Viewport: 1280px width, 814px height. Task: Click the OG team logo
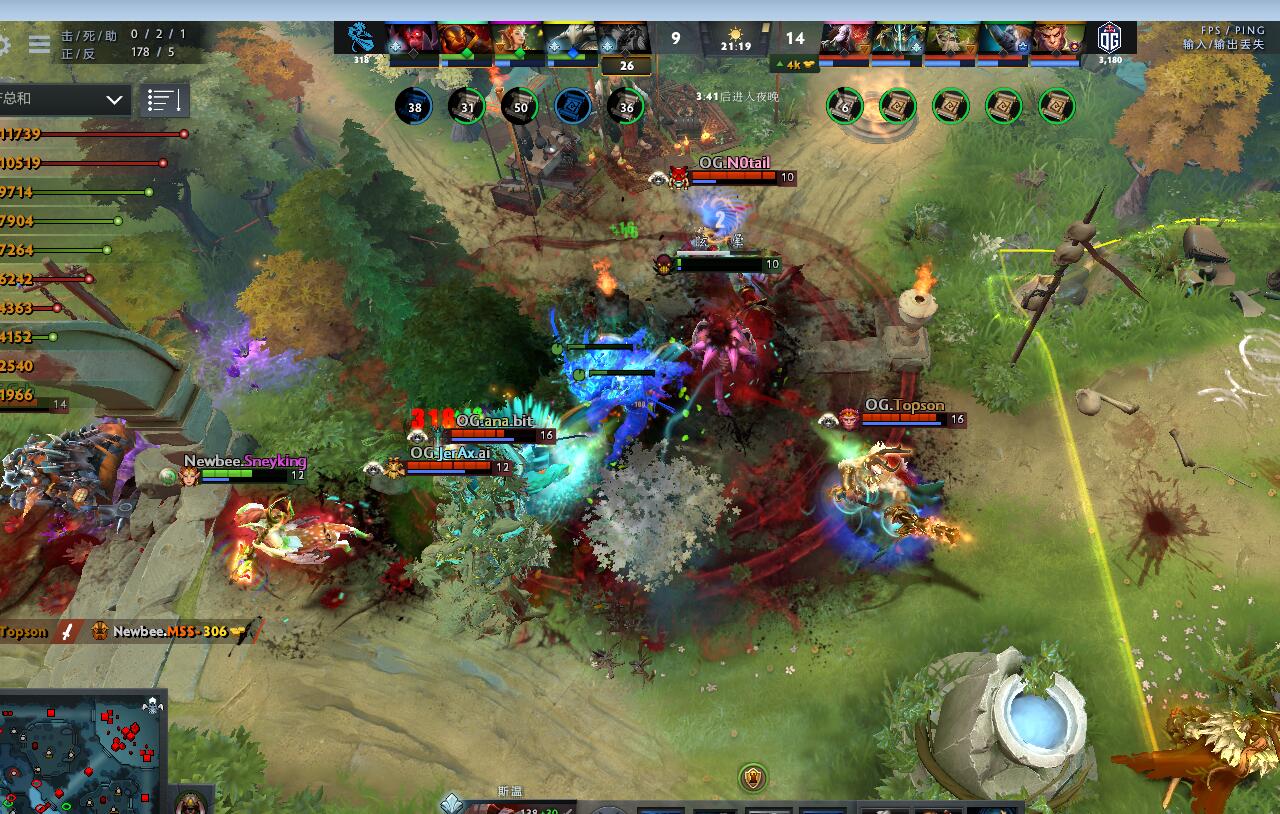pos(1110,37)
